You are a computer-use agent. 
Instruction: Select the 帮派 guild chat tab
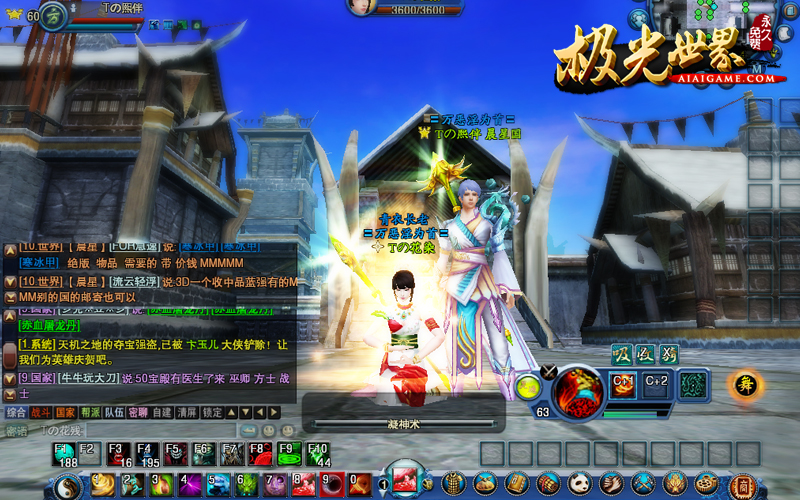[90, 412]
